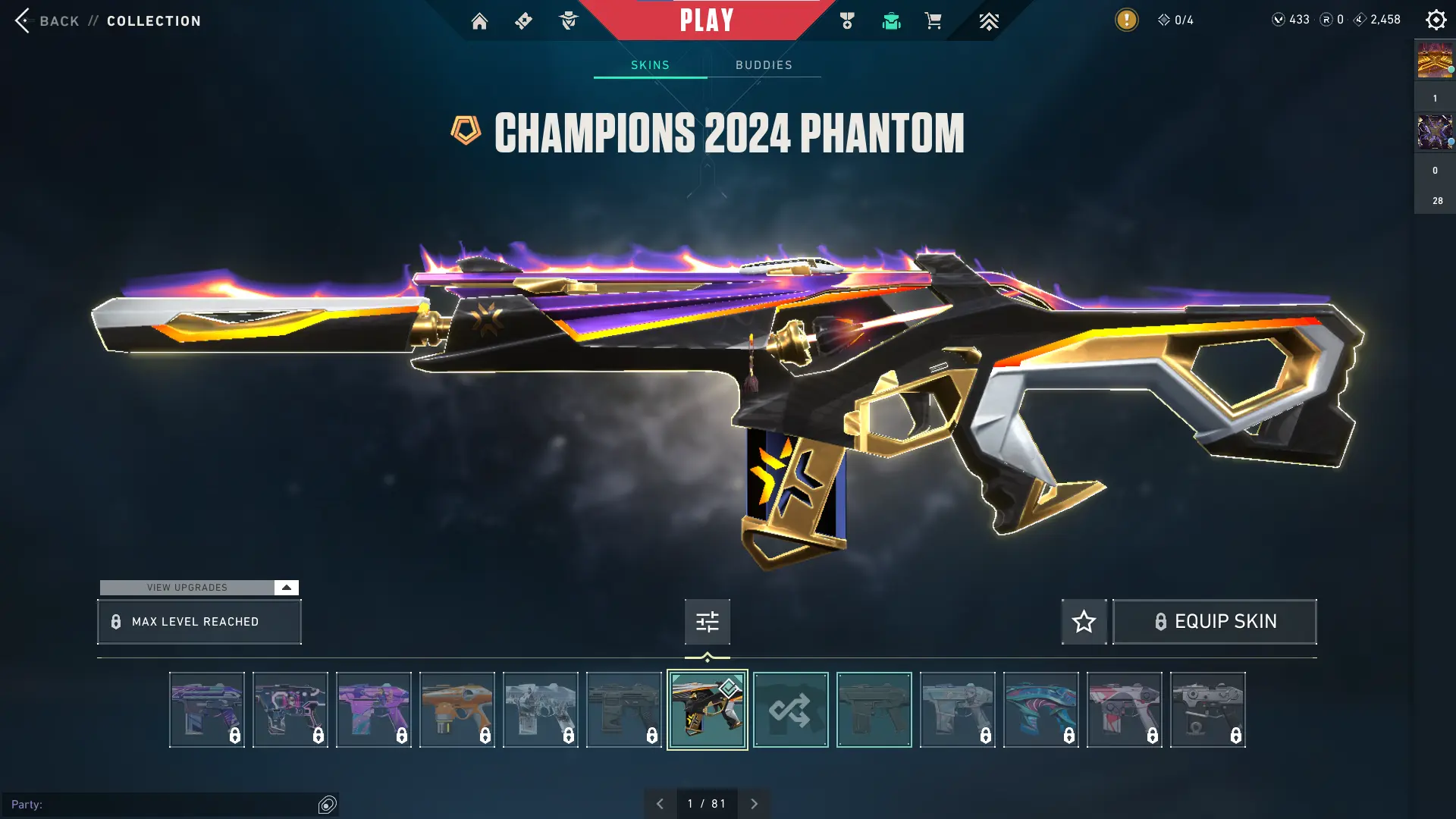Screen dimensions: 1456x819
Task: Favorite the skin with the star toggle
Action: (x=1083, y=621)
